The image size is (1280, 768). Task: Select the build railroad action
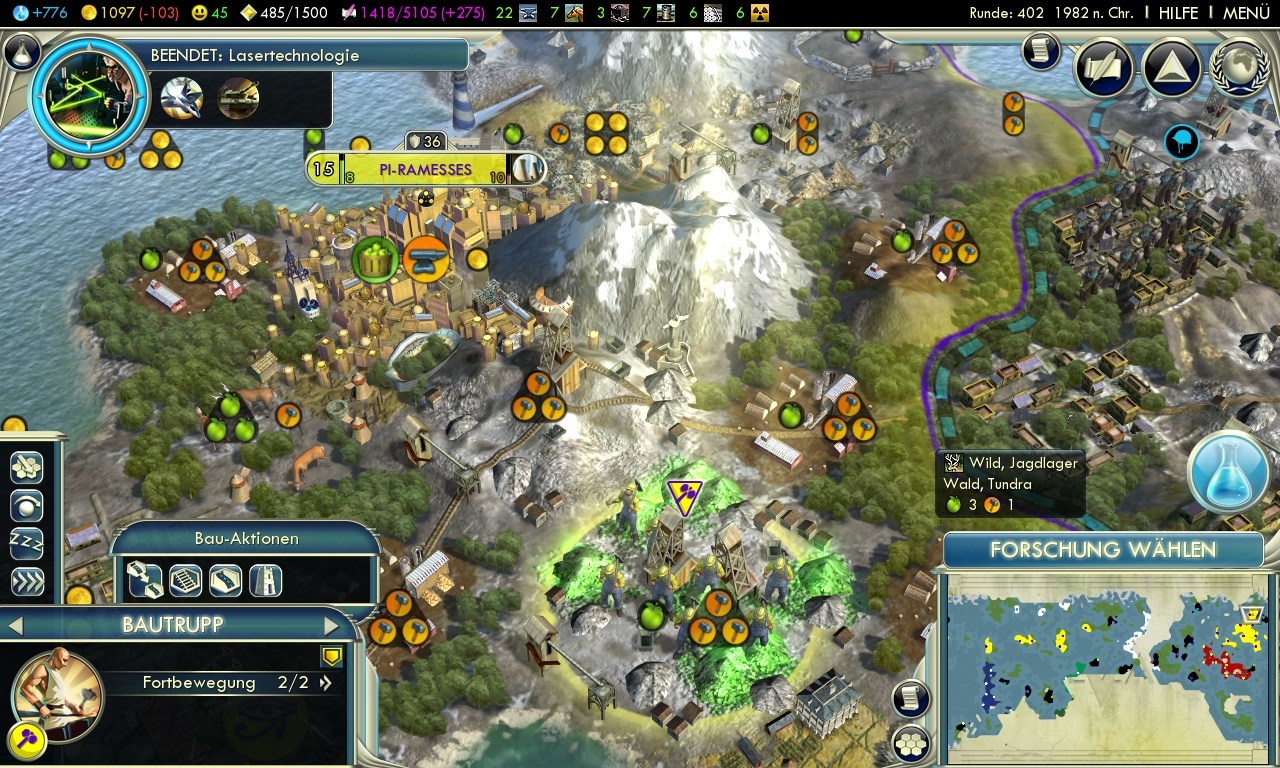click(x=184, y=580)
